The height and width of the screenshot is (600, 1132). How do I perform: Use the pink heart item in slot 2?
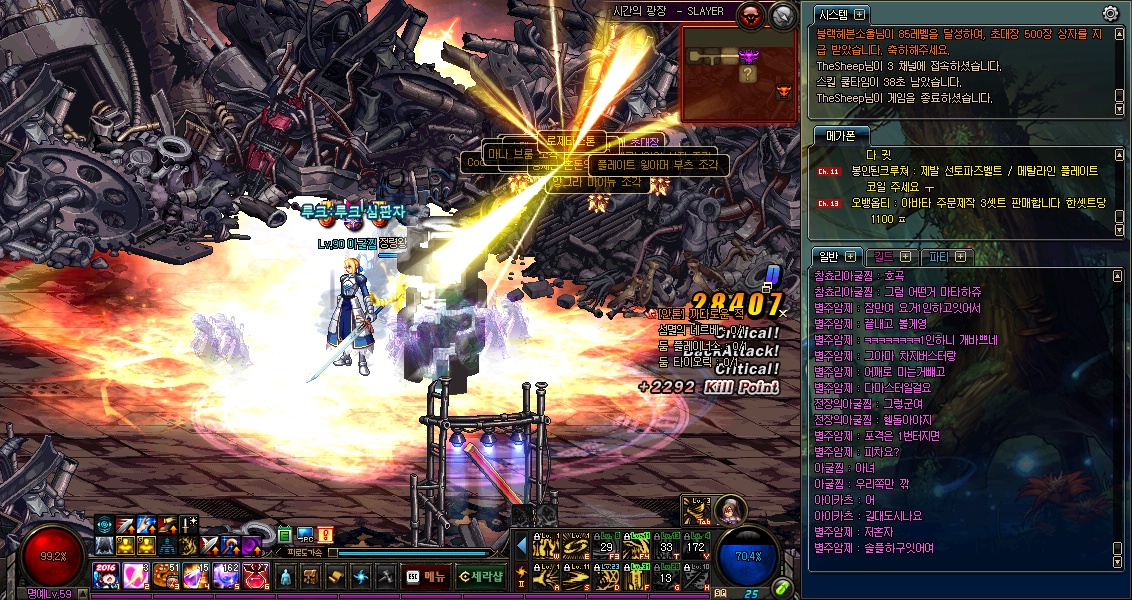tap(135, 575)
